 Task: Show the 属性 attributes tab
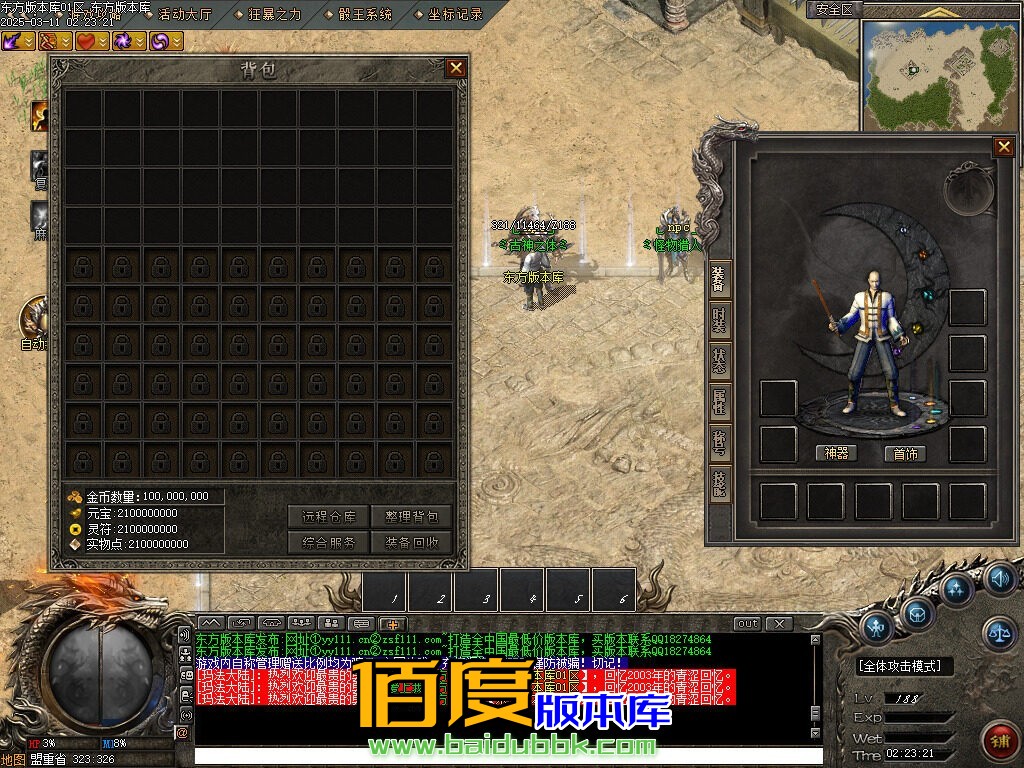pyautogui.click(x=719, y=402)
